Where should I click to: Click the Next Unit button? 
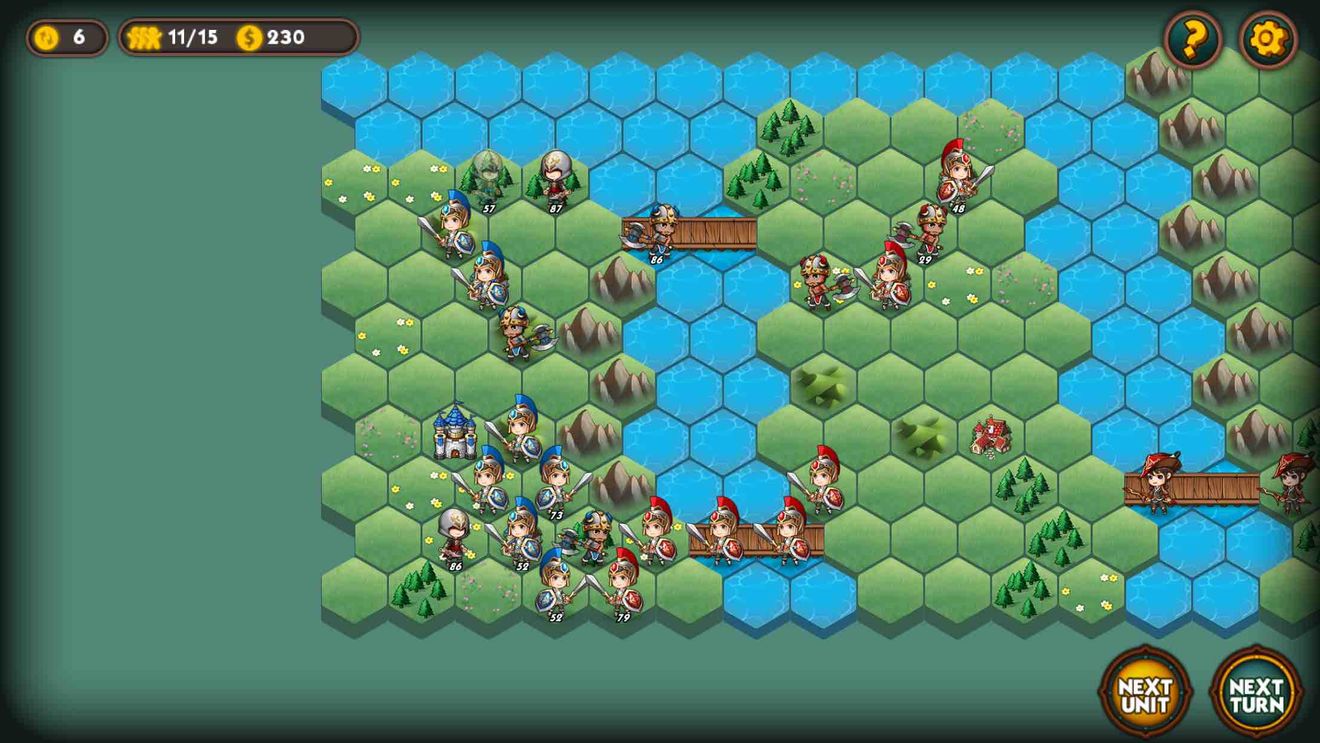pyautogui.click(x=1145, y=693)
